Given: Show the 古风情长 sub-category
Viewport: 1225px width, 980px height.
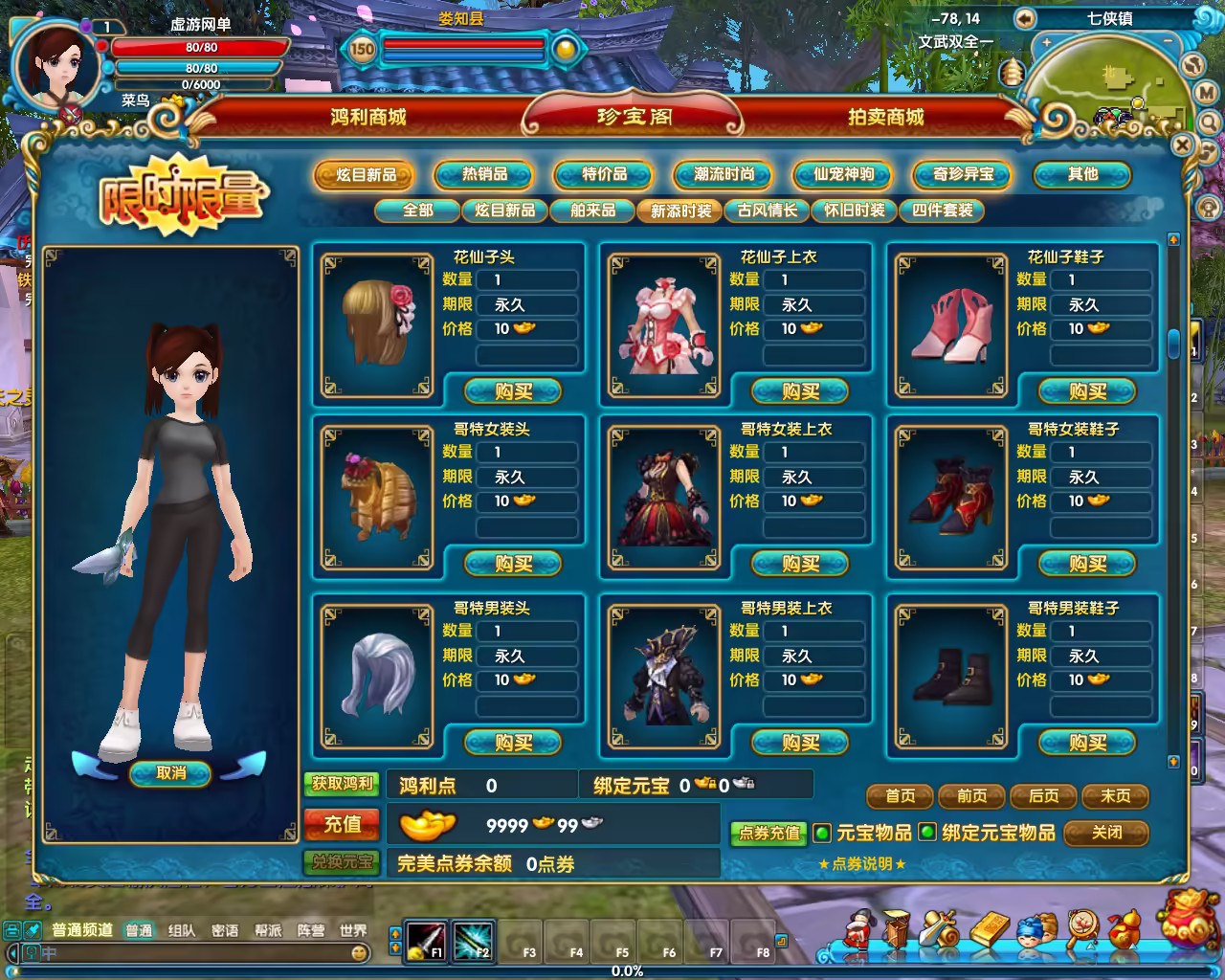Looking at the screenshot, I should coord(767,211).
